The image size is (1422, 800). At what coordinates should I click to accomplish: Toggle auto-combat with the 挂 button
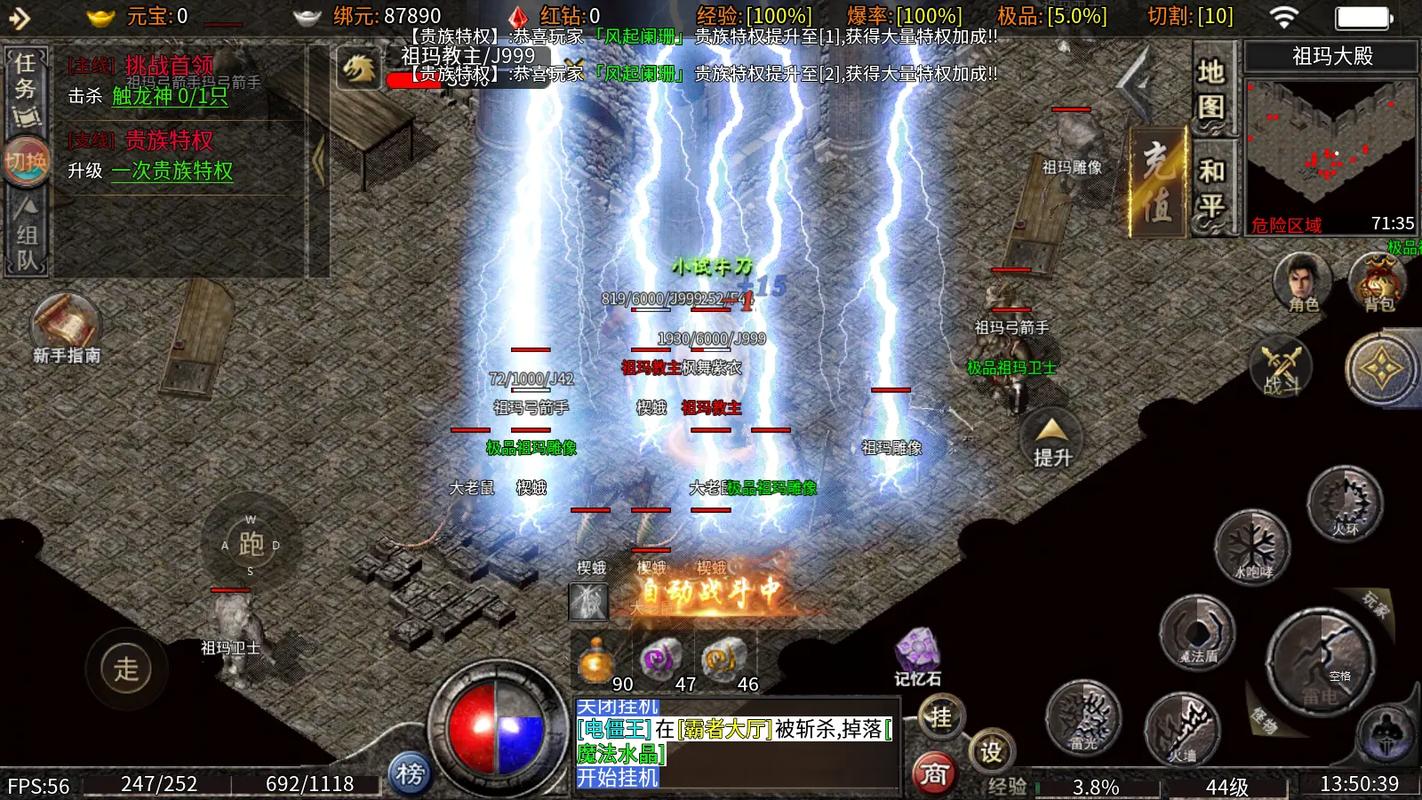pyautogui.click(x=941, y=716)
